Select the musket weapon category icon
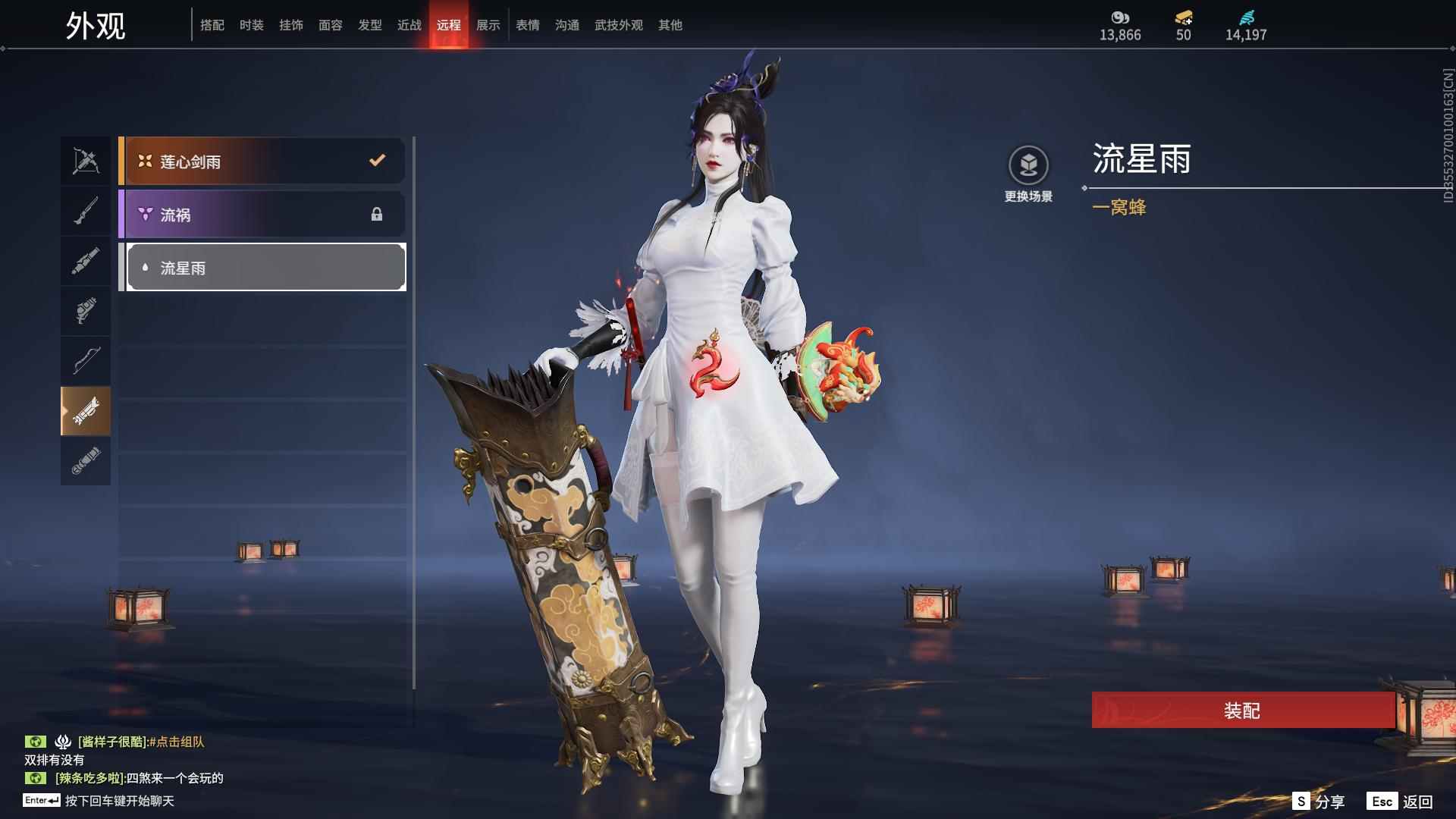1456x819 pixels. tap(85, 210)
